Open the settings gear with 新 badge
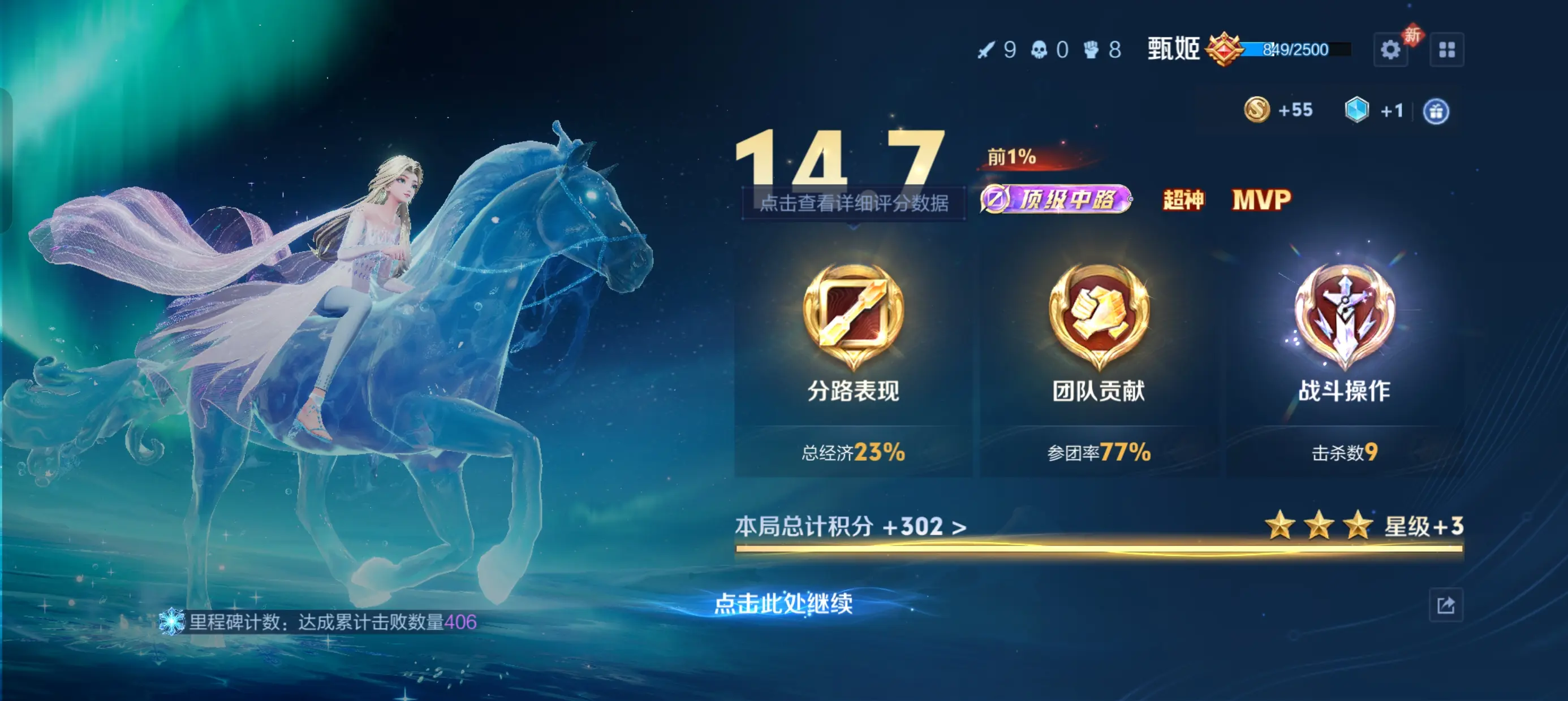The height and width of the screenshot is (701, 1568). [x=1390, y=50]
